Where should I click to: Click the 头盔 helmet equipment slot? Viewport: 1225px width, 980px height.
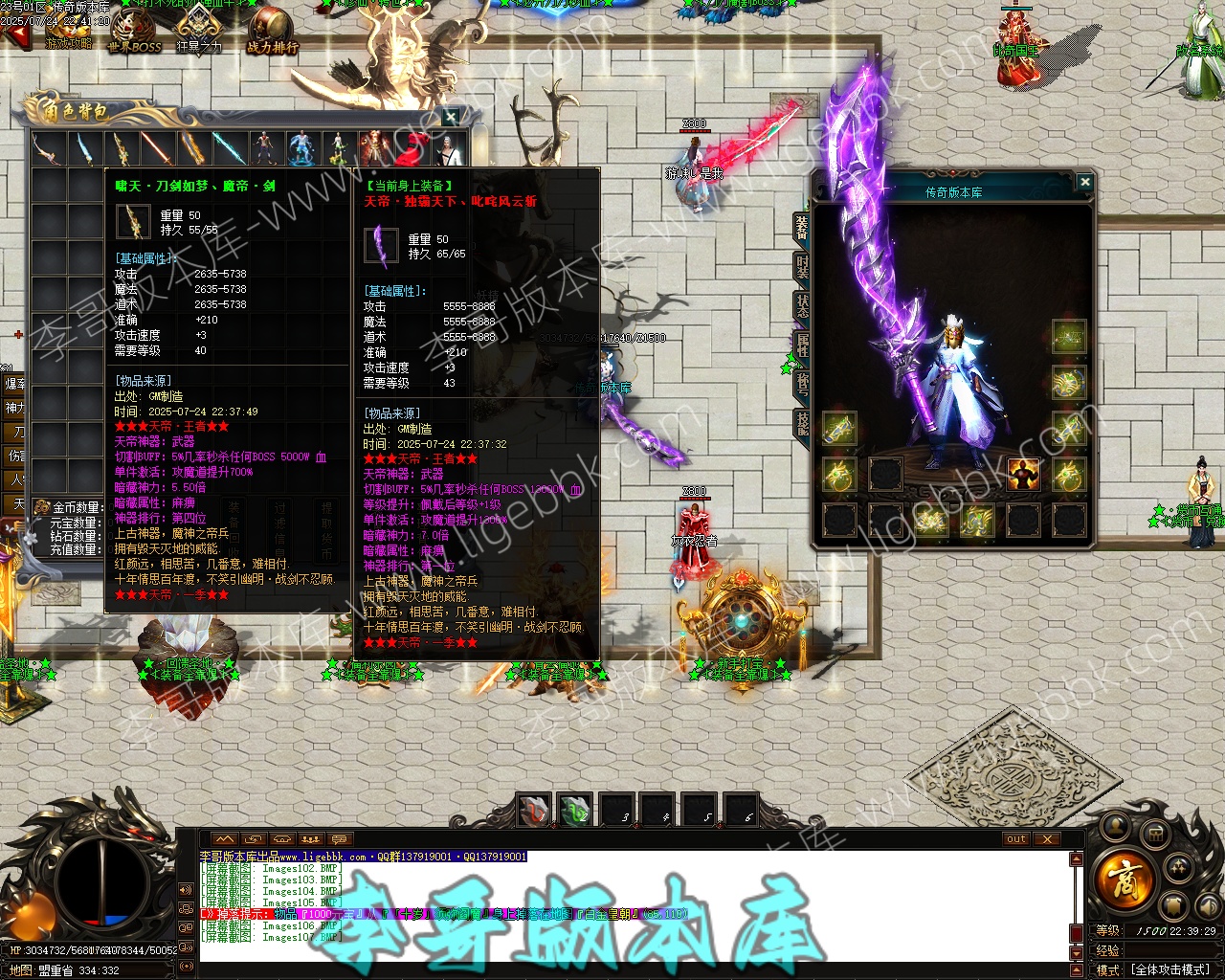pyautogui.click(x=1068, y=337)
